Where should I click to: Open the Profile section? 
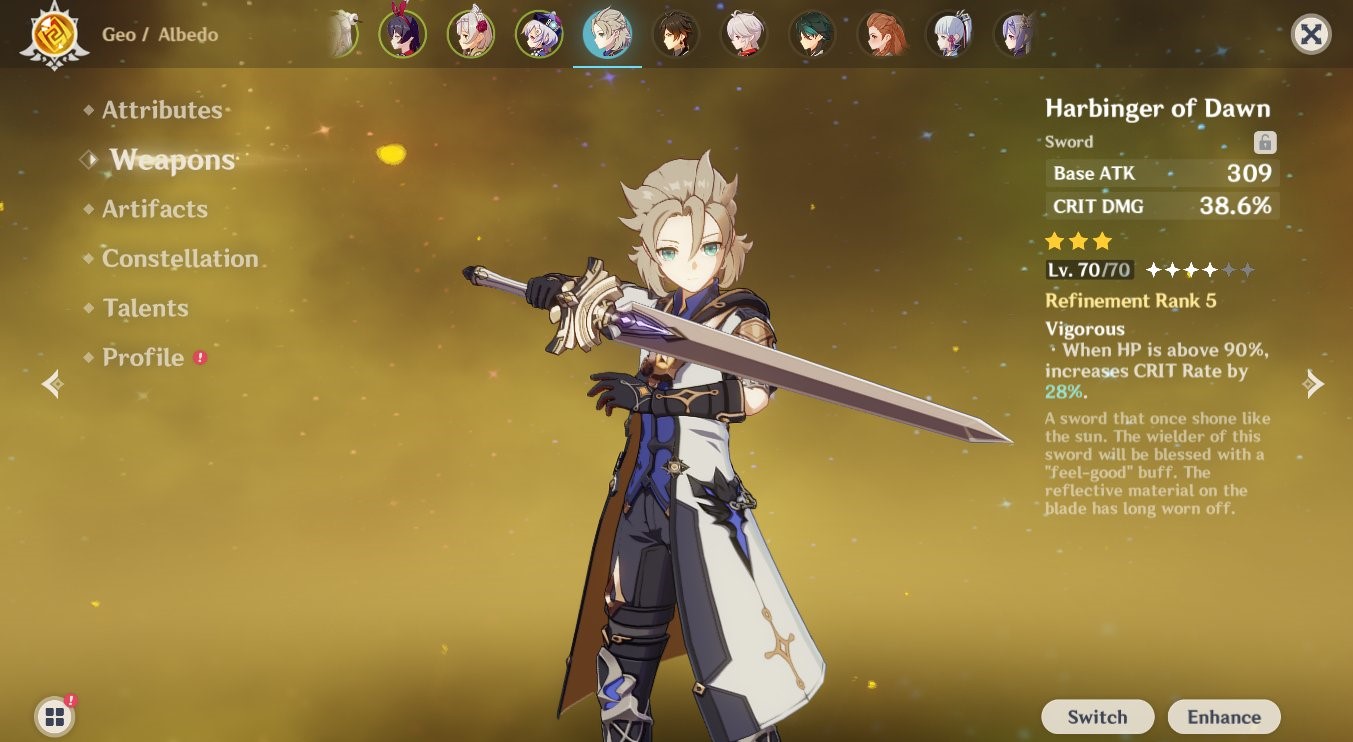[x=143, y=358]
